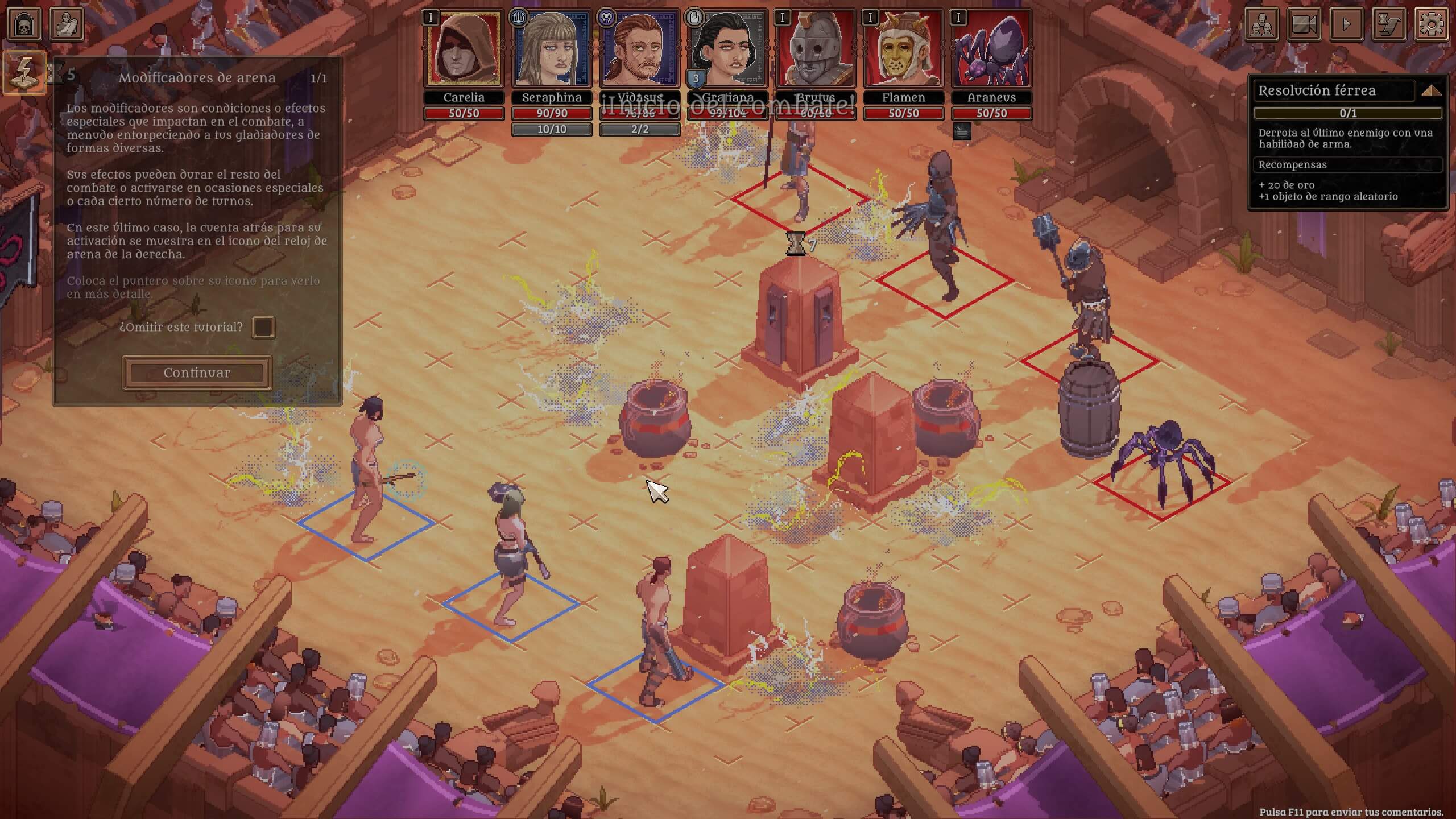Select the lightning arena modifier icon

(x=24, y=72)
